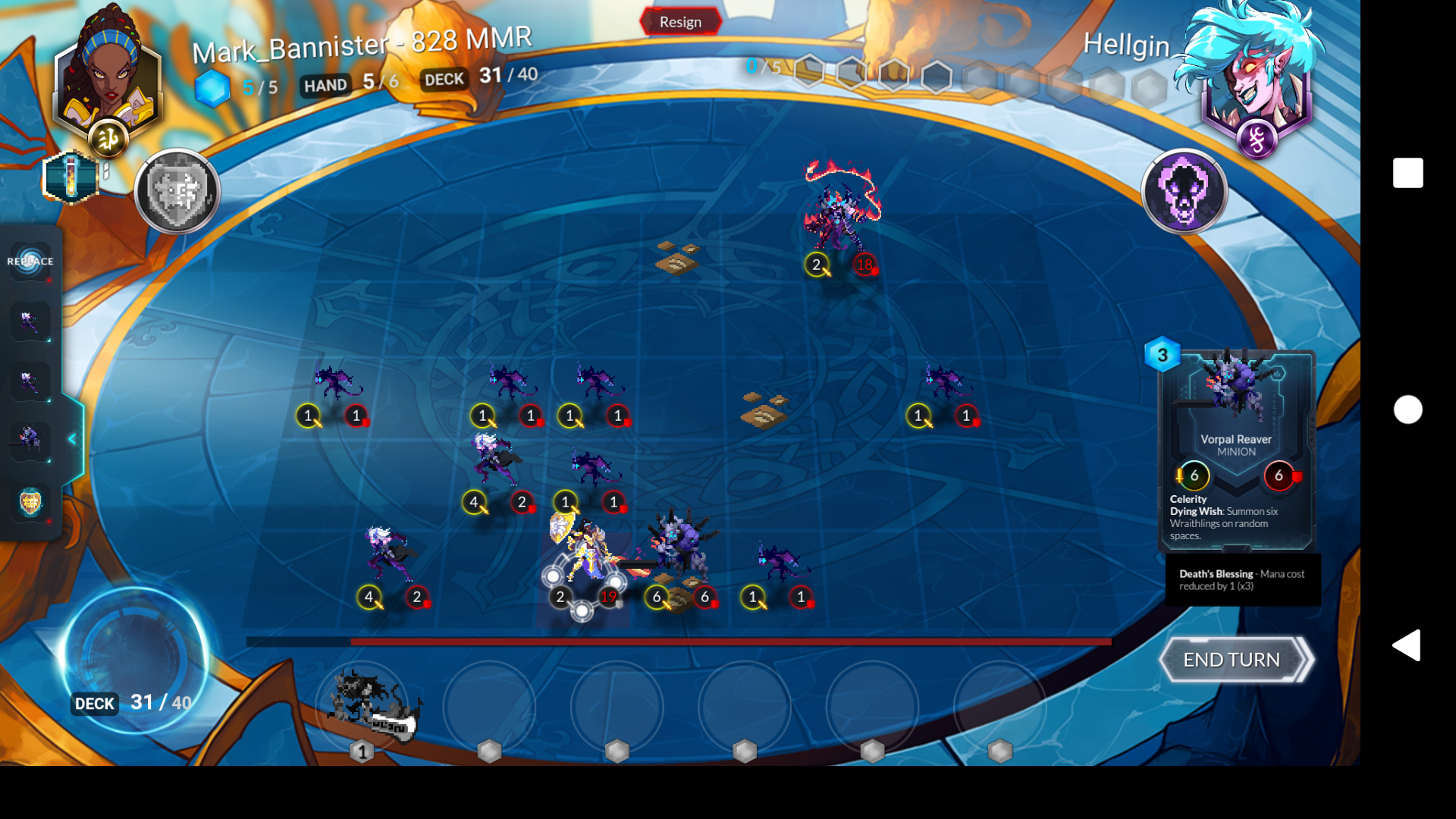The width and height of the screenshot is (1456, 819).
Task: Click the blue mana crystal counter
Action: tap(215, 86)
